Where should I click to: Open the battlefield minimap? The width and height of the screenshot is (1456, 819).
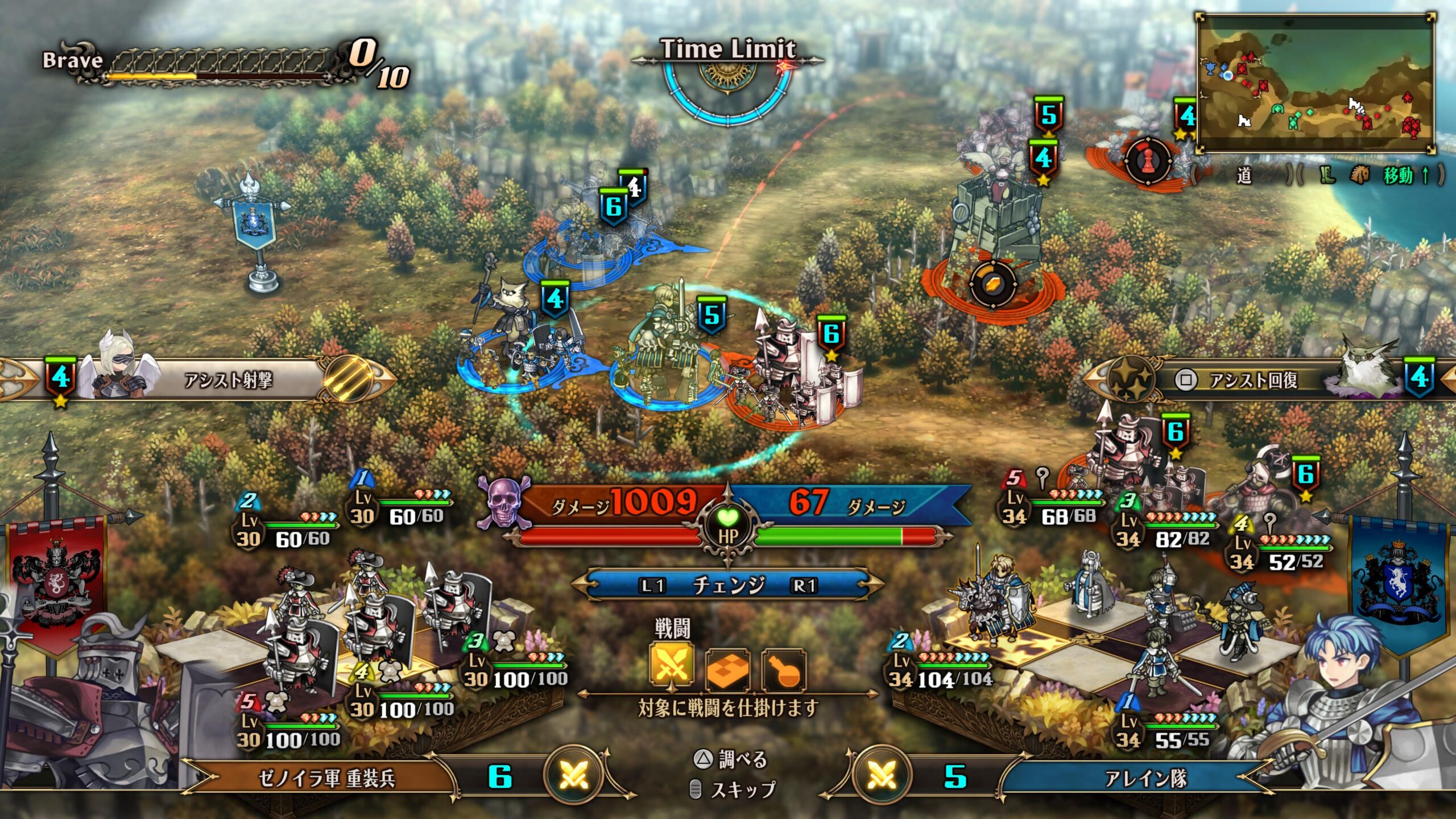click(x=1315, y=84)
